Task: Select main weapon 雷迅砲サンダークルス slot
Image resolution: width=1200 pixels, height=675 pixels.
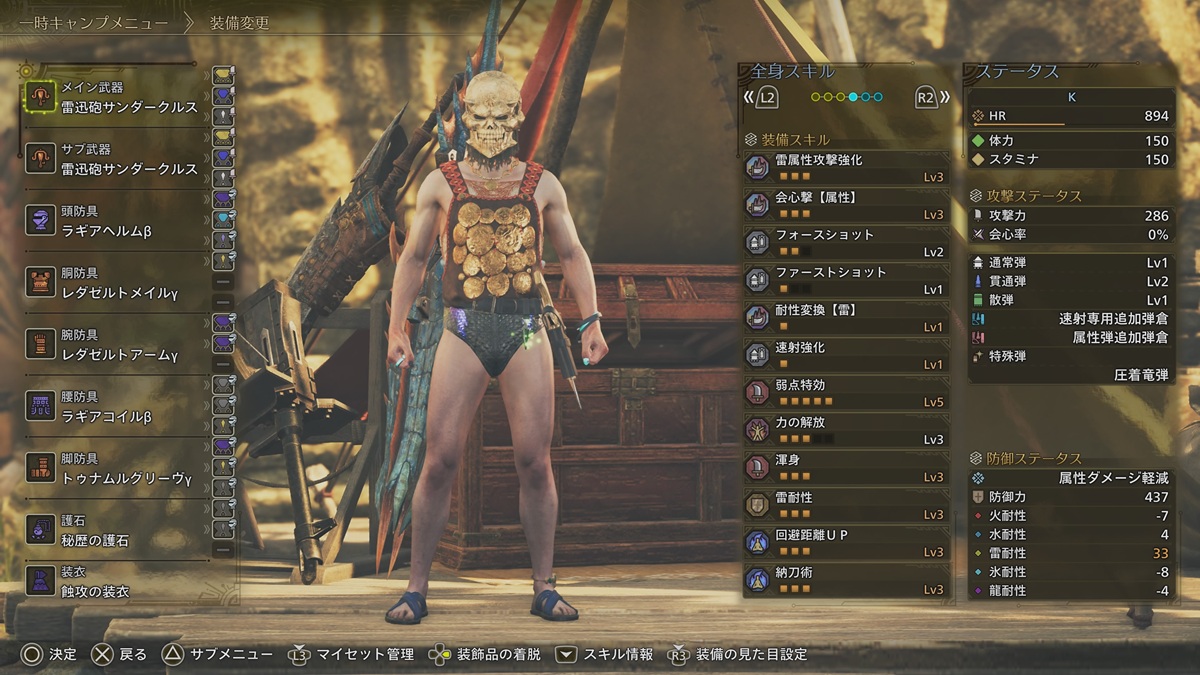Action: coord(115,97)
